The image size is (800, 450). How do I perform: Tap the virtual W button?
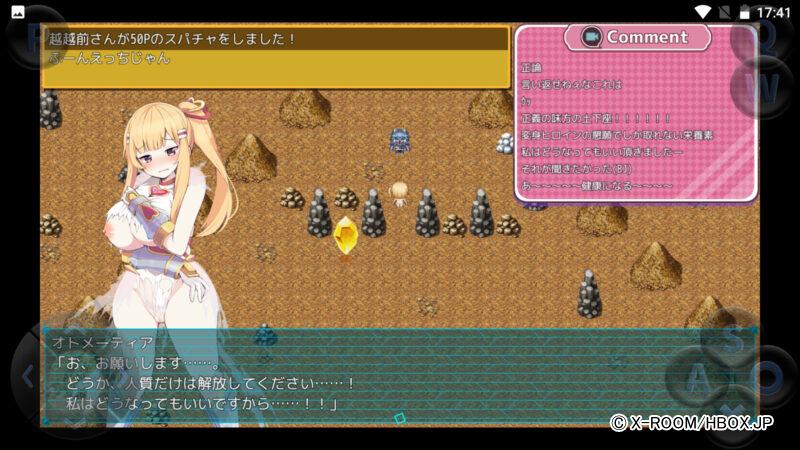click(x=762, y=88)
